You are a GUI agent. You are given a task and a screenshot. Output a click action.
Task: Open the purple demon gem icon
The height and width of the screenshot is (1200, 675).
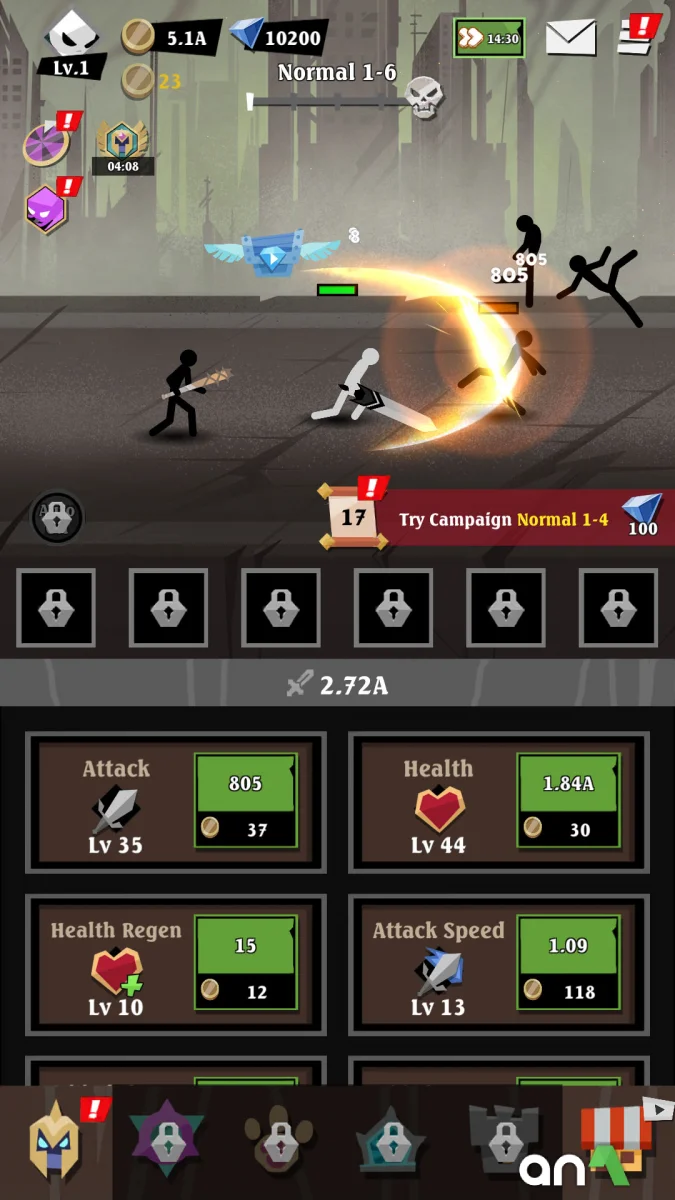click(46, 209)
